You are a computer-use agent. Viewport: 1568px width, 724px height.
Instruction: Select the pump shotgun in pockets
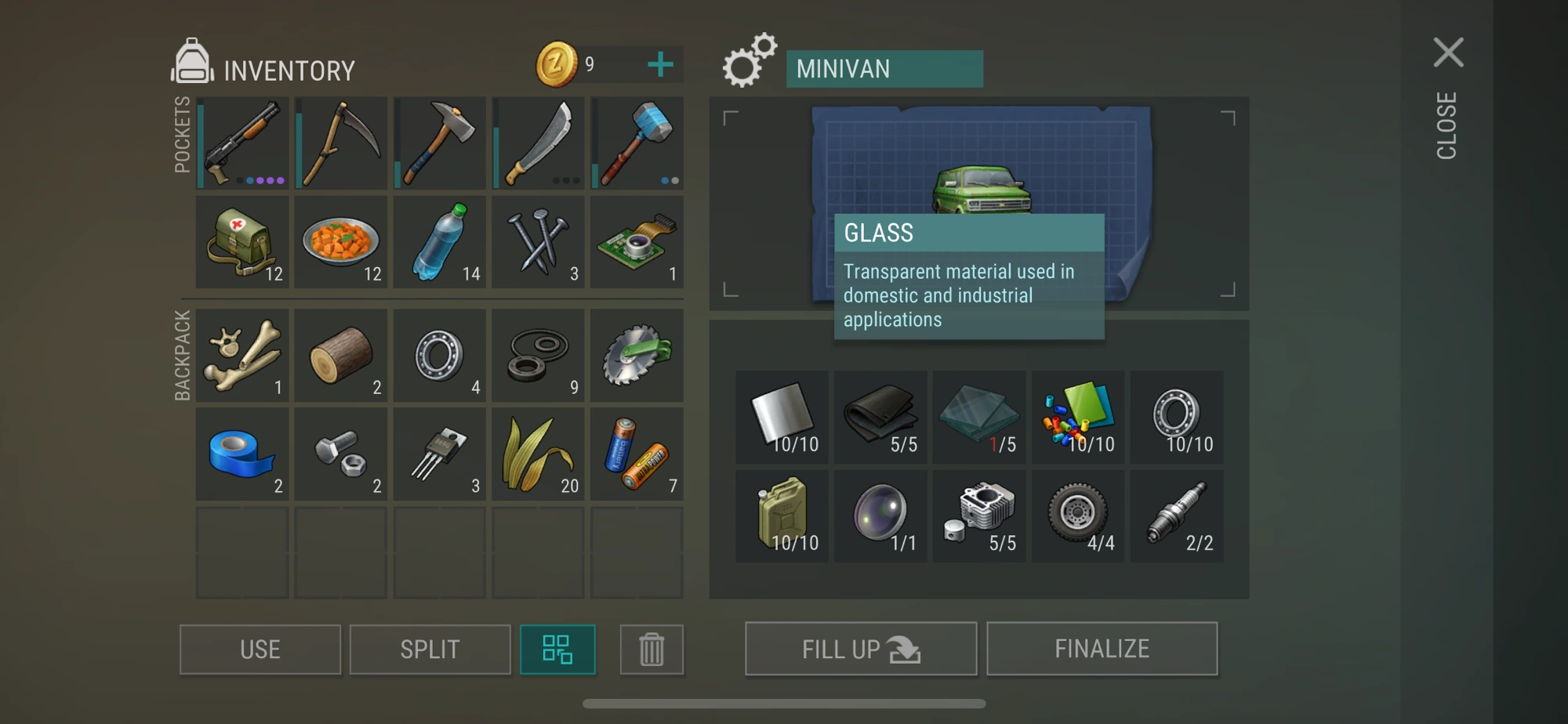[x=241, y=143]
